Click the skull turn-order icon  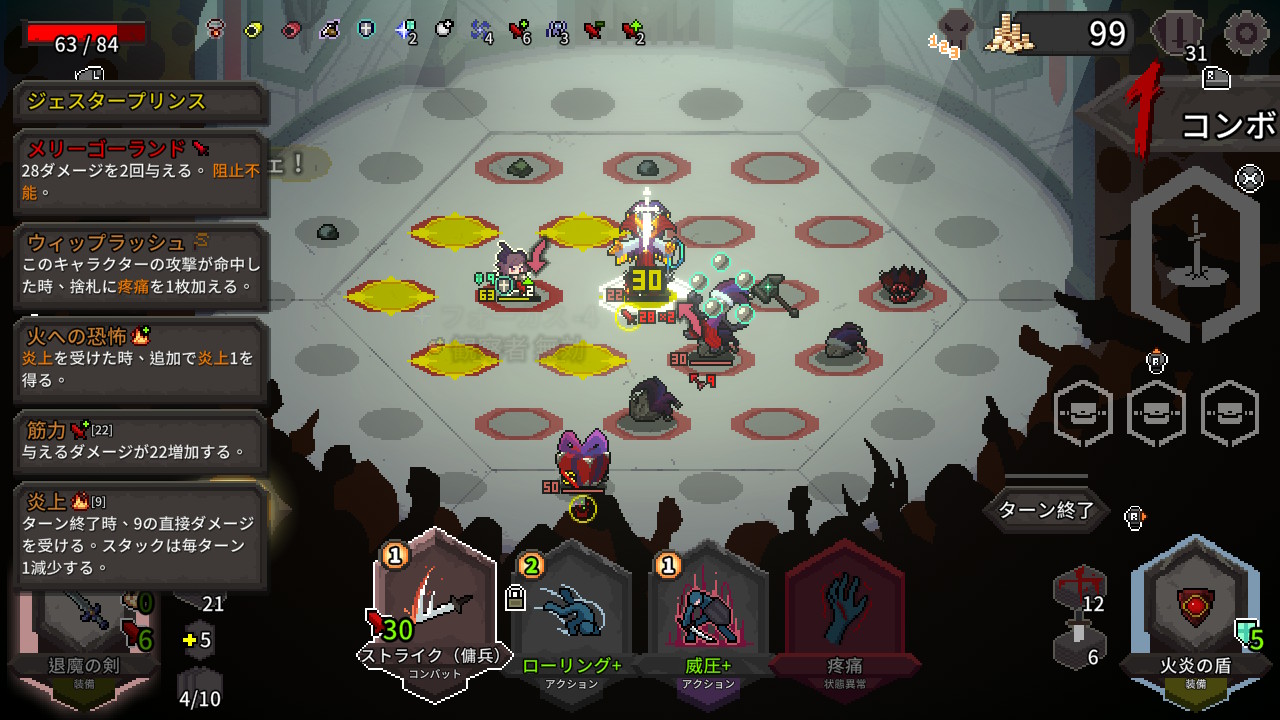956,32
